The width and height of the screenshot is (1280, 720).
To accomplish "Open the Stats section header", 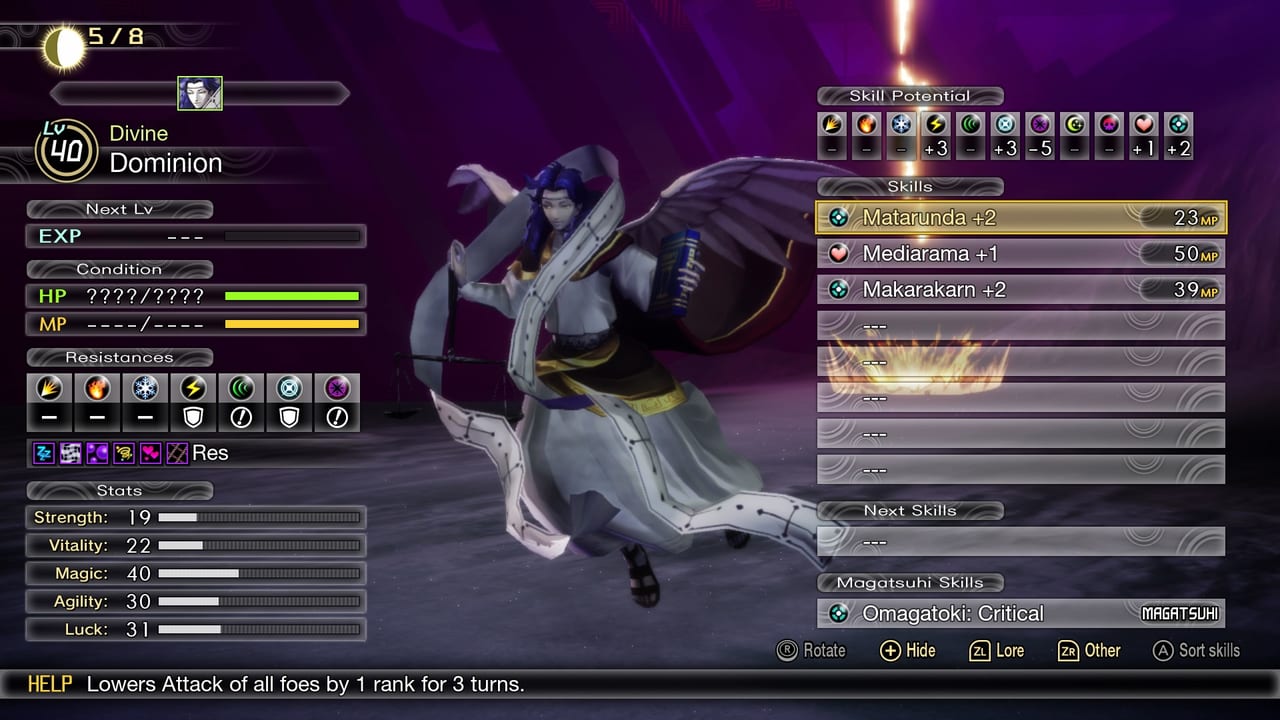I will [119, 491].
